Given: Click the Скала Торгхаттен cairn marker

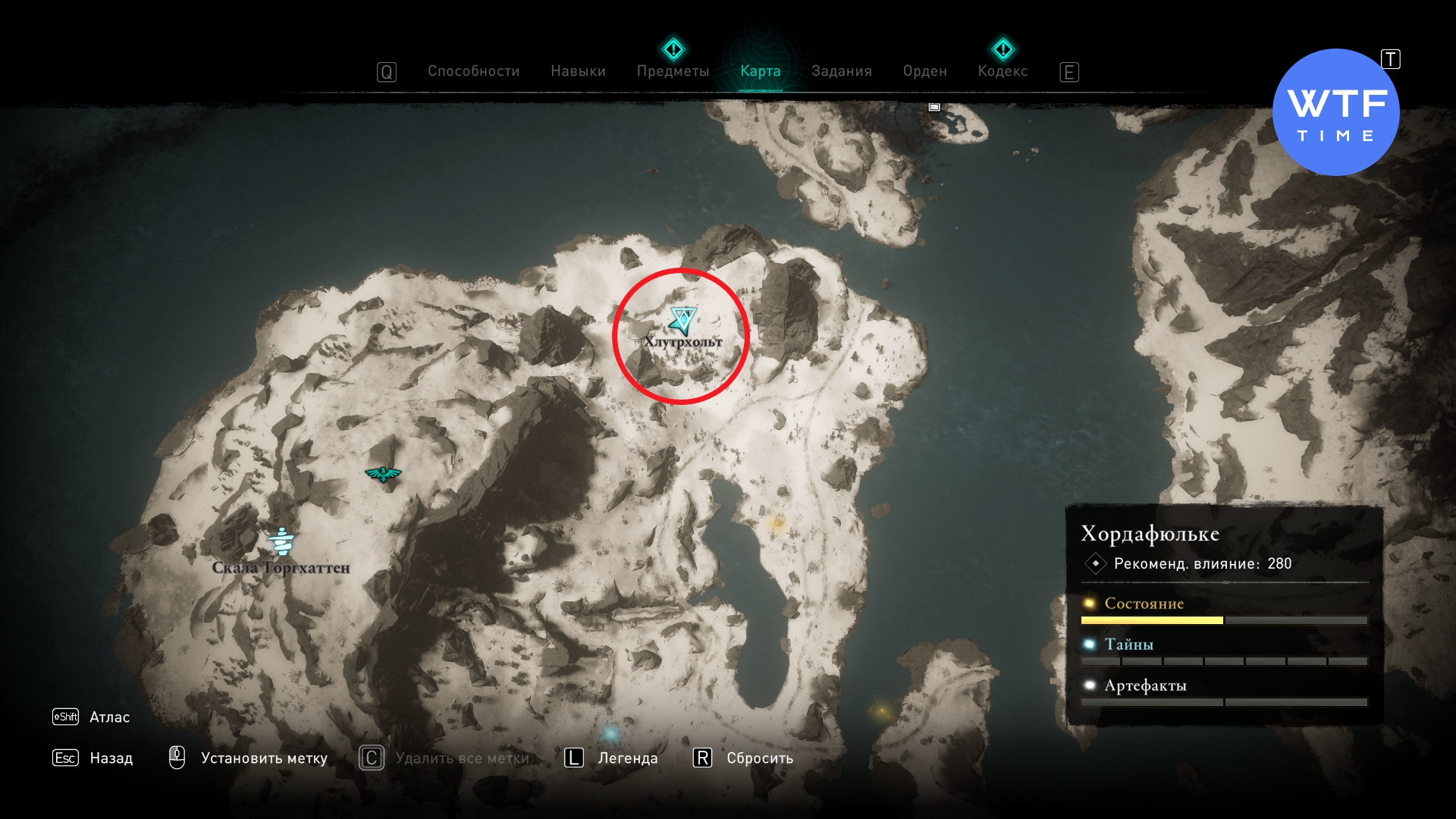Looking at the screenshot, I should click(281, 541).
